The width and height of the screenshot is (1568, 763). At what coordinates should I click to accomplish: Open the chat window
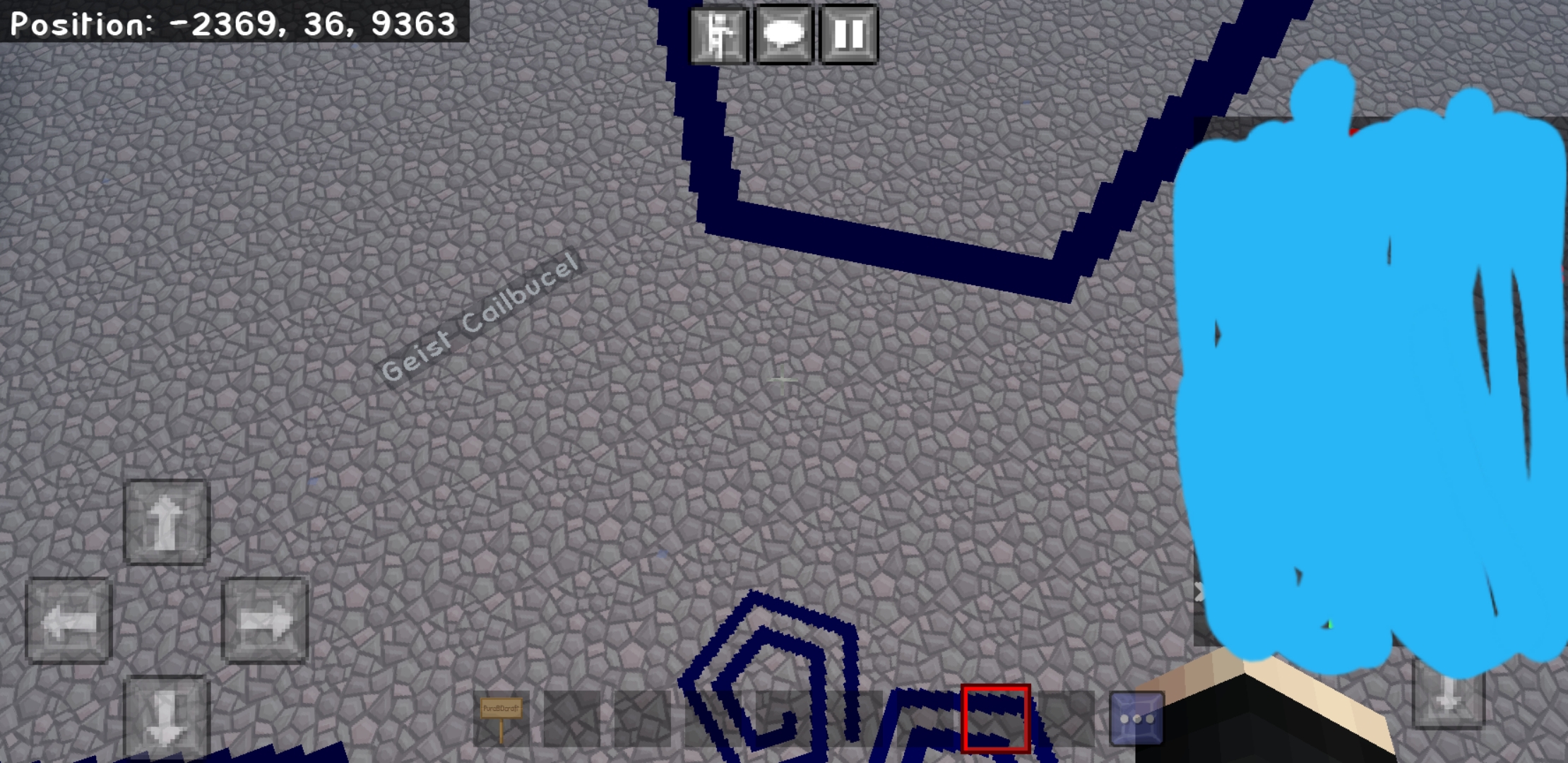[784, 32]
